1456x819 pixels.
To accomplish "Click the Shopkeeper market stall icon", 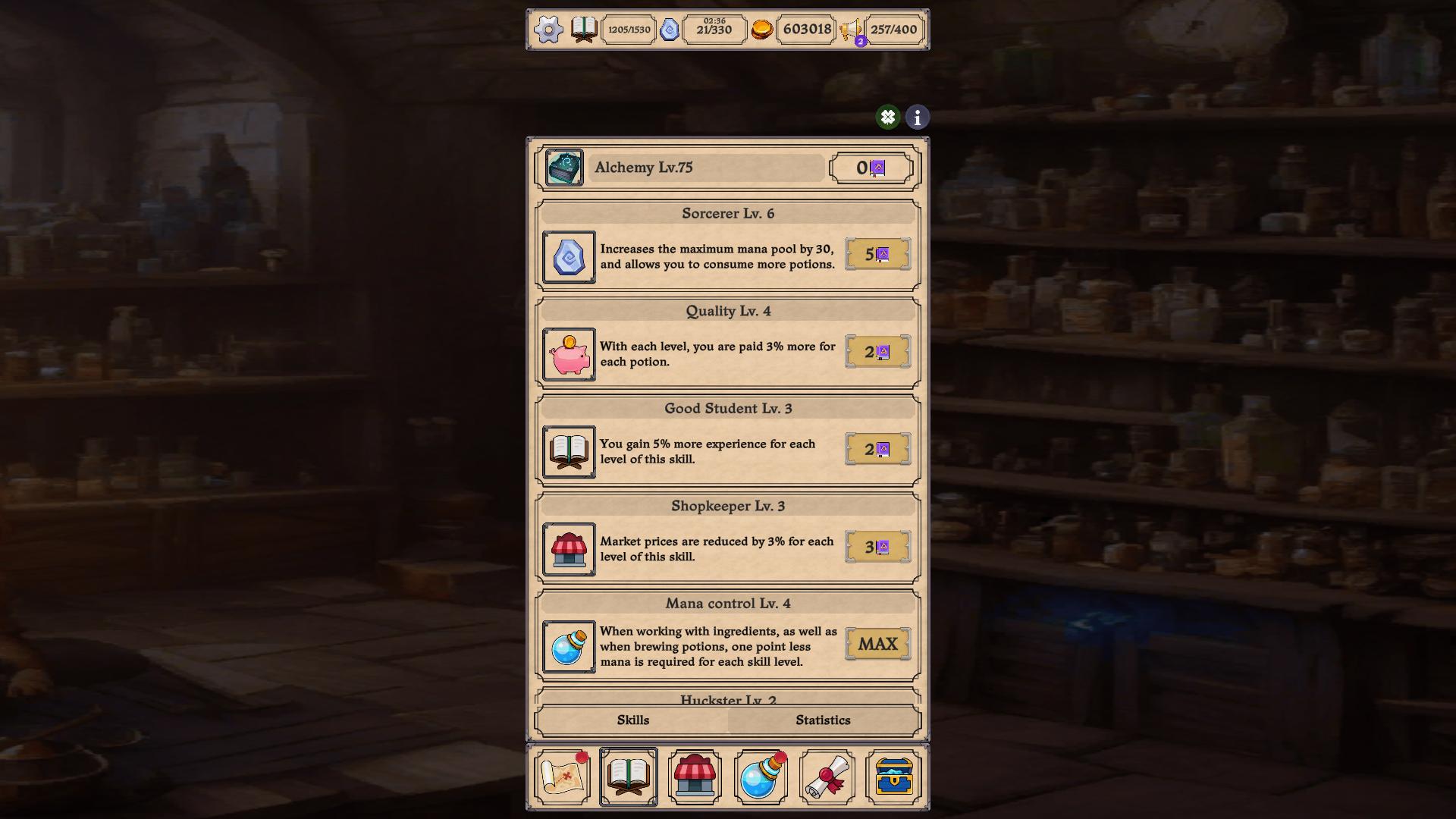I will click(568, 549).
